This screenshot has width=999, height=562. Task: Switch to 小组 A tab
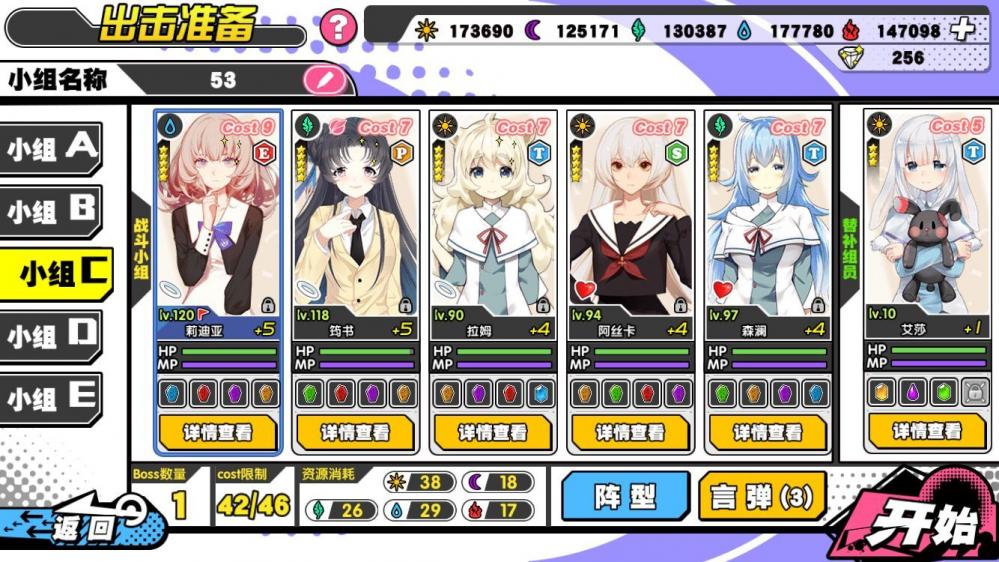[x=54, y=149]
